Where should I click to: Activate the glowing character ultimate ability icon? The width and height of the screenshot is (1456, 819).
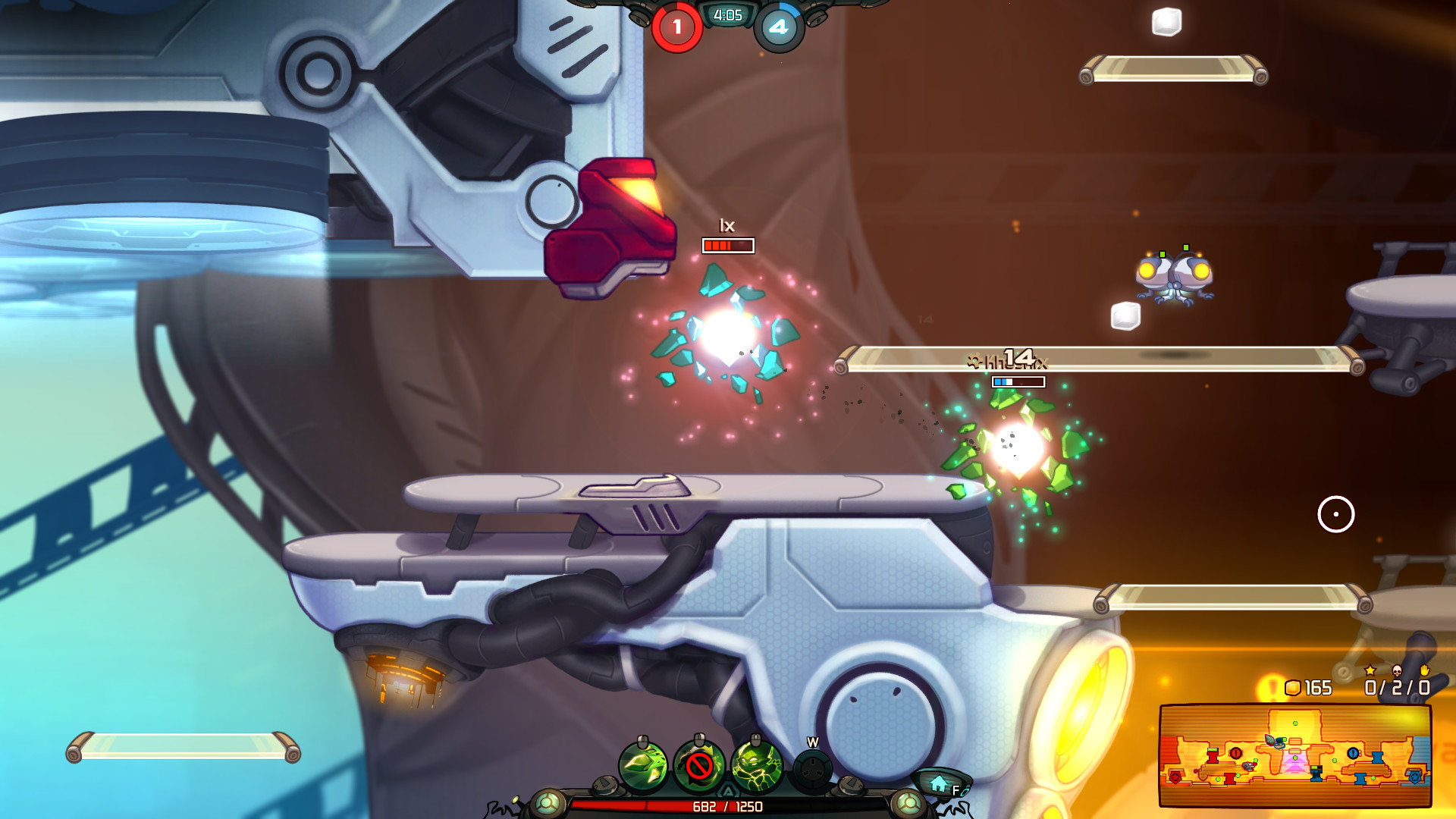[755, 764]
